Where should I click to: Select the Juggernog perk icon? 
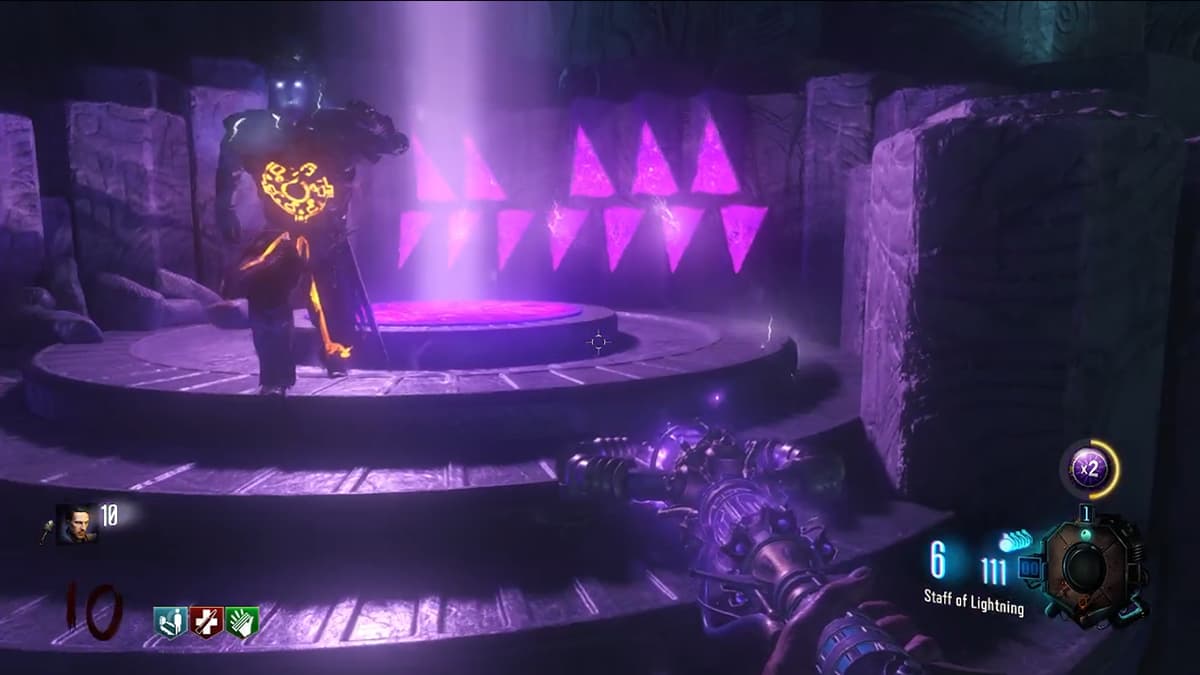206,621
